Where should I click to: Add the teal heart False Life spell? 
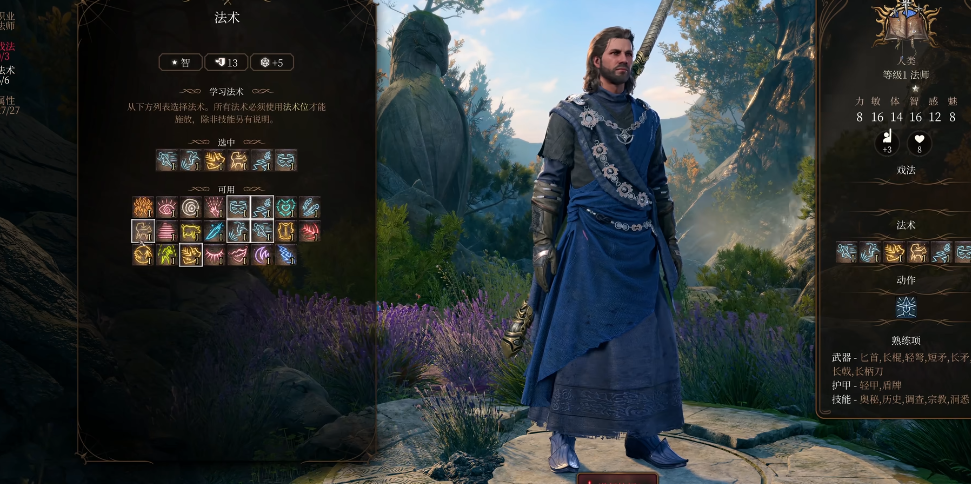[x=286, y=207]
